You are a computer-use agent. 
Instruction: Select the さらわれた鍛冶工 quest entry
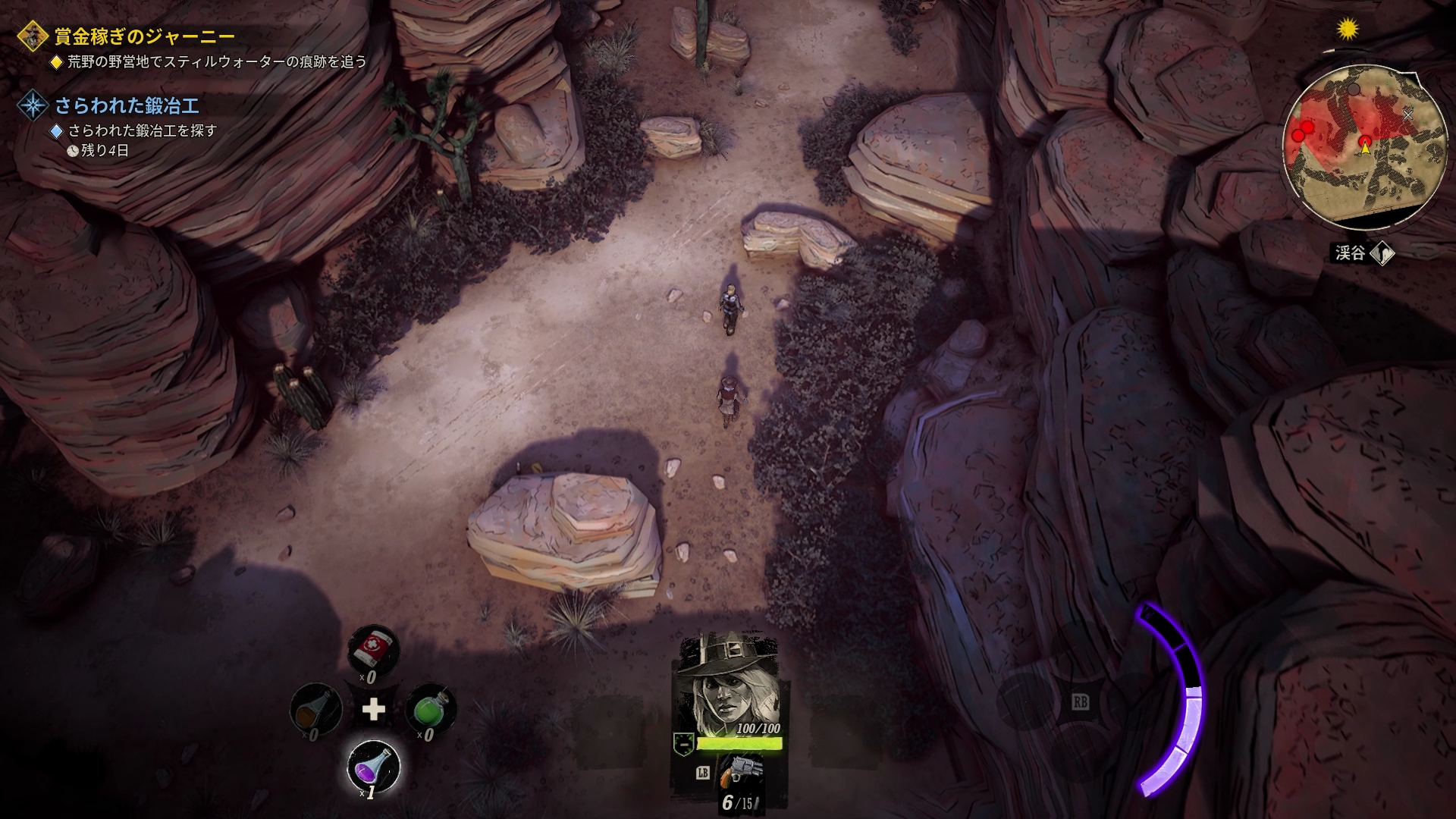click(127, 105)
